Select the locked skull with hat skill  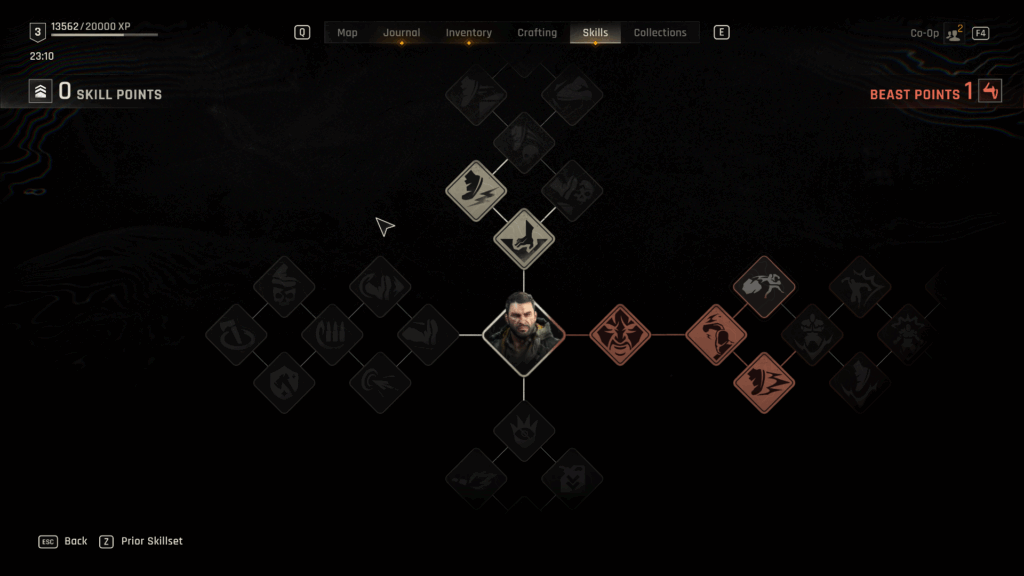click(x=284, y=287)
